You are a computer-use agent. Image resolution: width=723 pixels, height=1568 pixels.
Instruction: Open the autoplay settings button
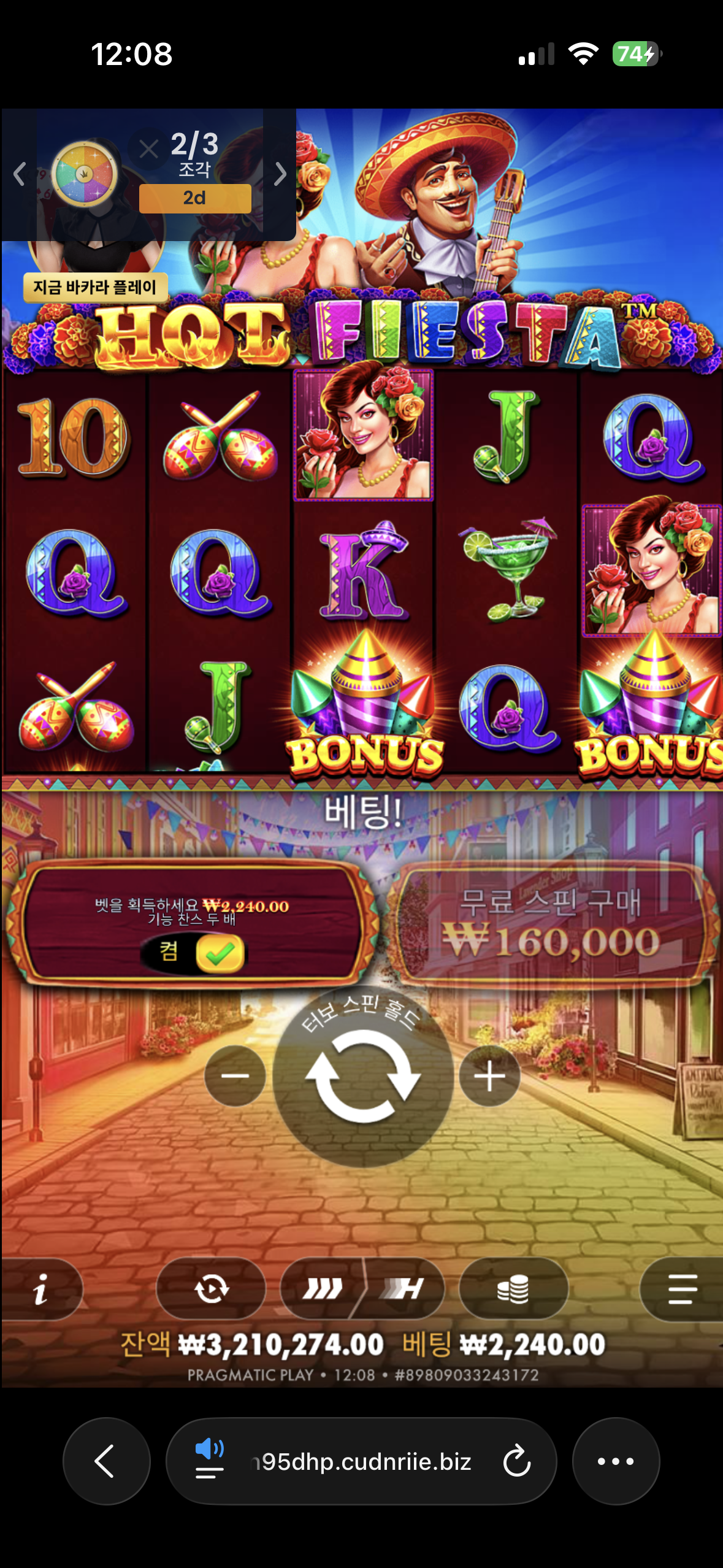point(211,1288)
